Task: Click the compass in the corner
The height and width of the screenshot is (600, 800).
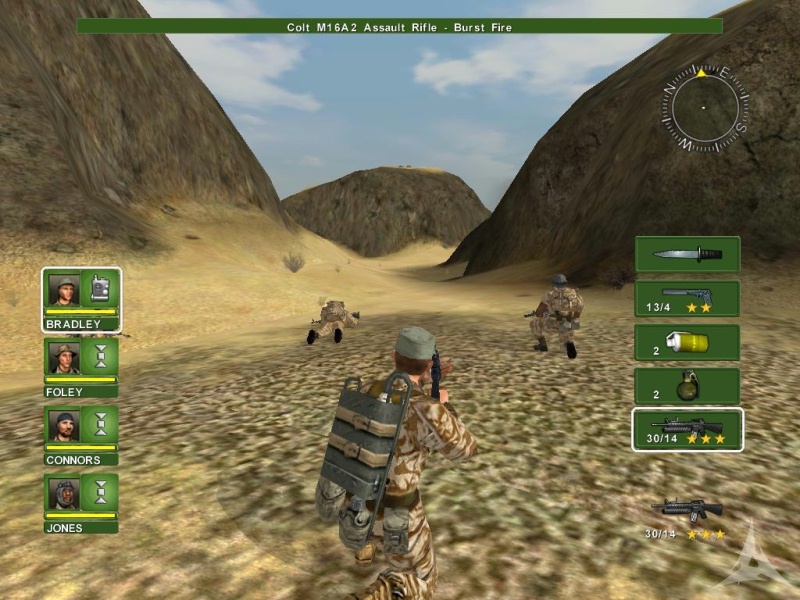Action: pos(704,107)
